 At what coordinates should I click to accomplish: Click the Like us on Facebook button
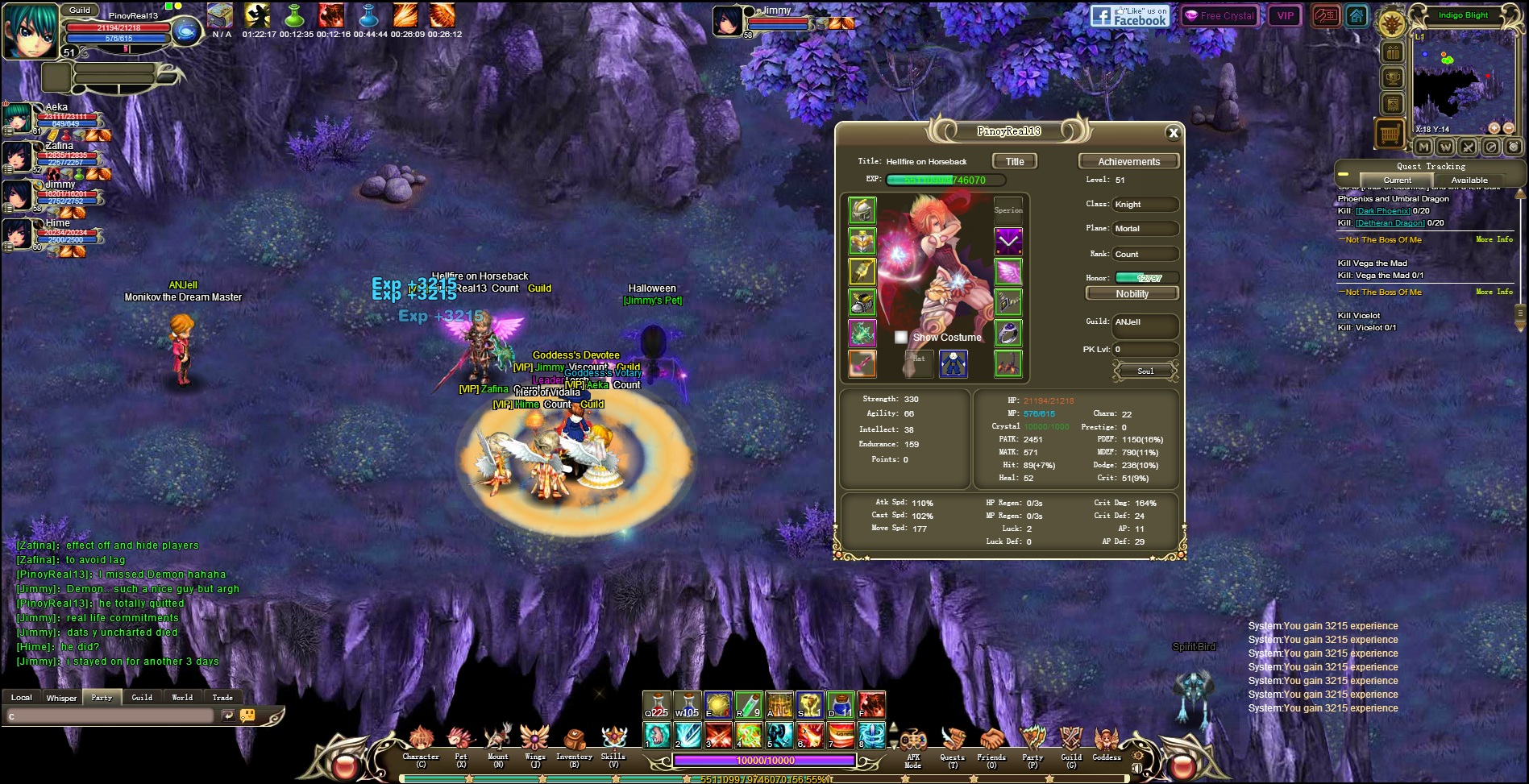tap(1129, 16)
